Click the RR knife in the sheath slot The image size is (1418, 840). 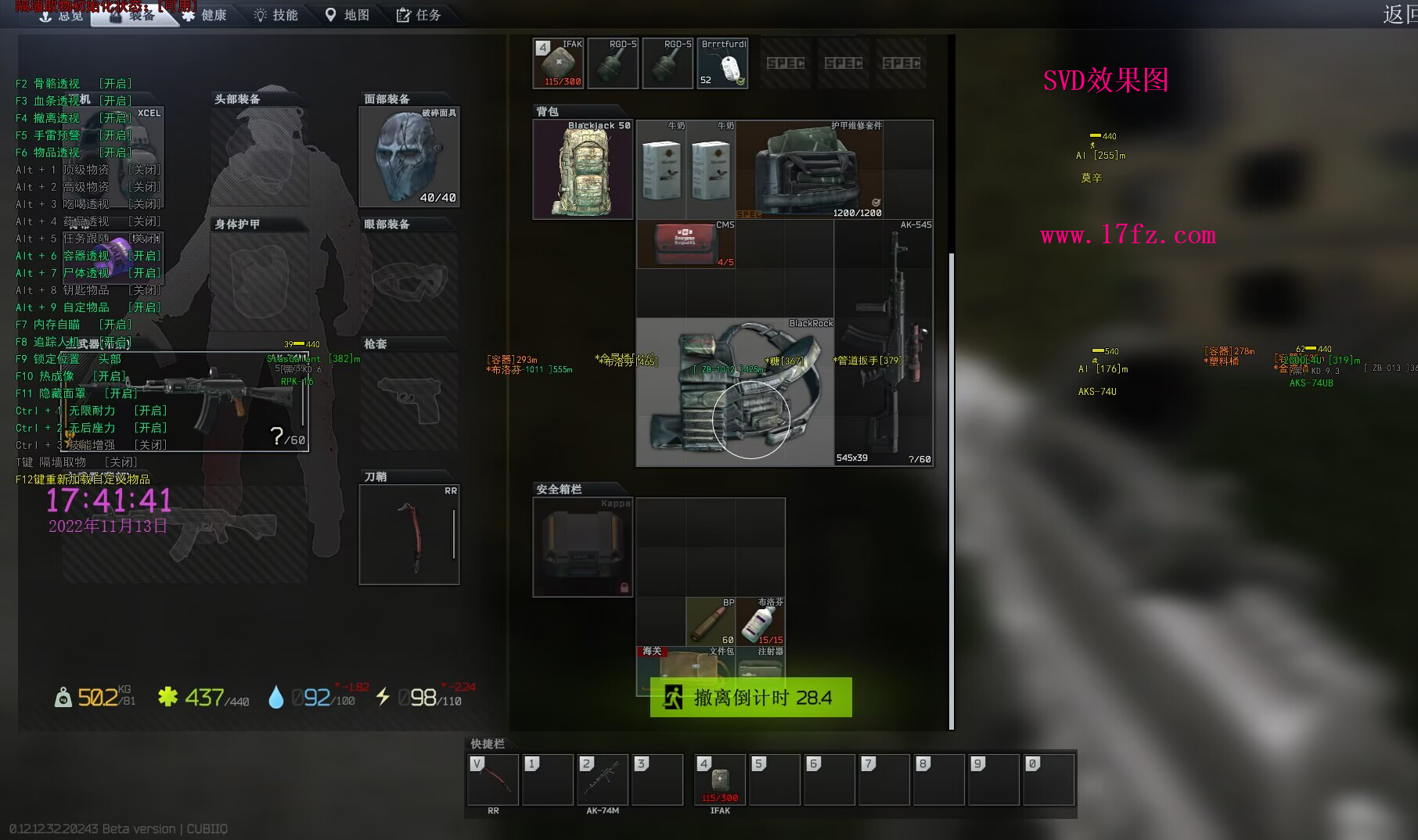pos(409,534)
